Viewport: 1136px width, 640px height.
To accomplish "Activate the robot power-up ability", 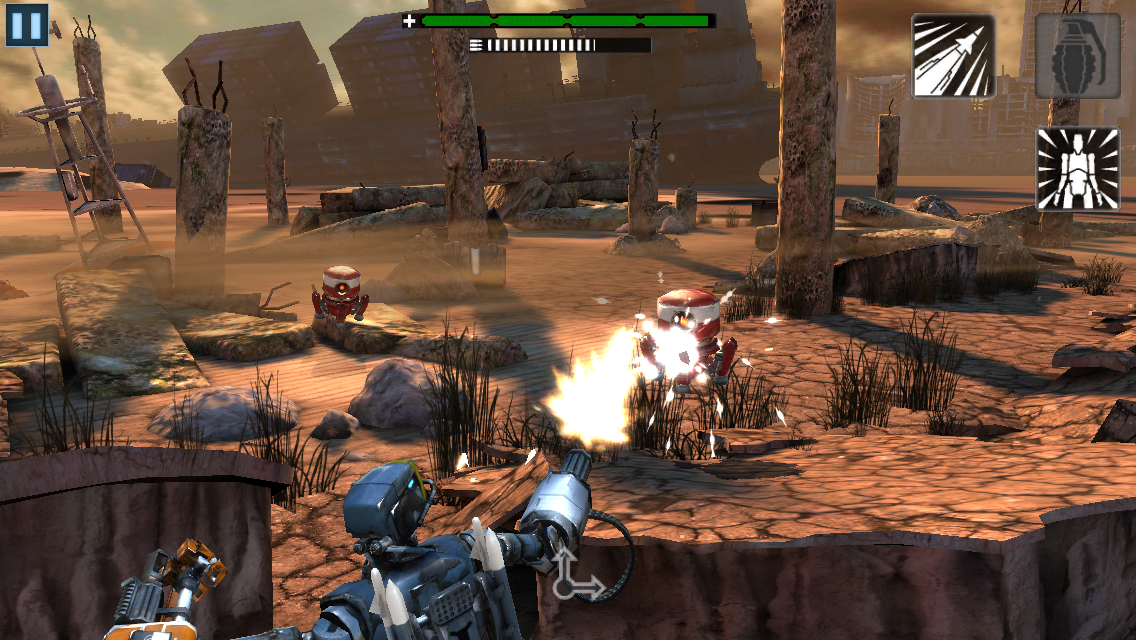I will click(x=1077, y=168).
